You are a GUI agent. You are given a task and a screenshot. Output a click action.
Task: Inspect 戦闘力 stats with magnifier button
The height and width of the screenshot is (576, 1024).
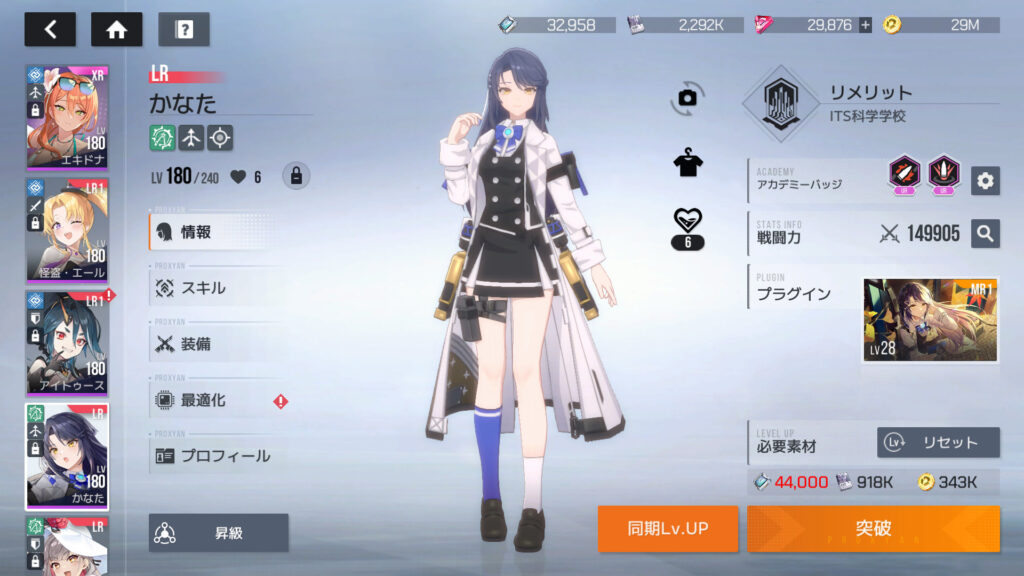point(985,234)
